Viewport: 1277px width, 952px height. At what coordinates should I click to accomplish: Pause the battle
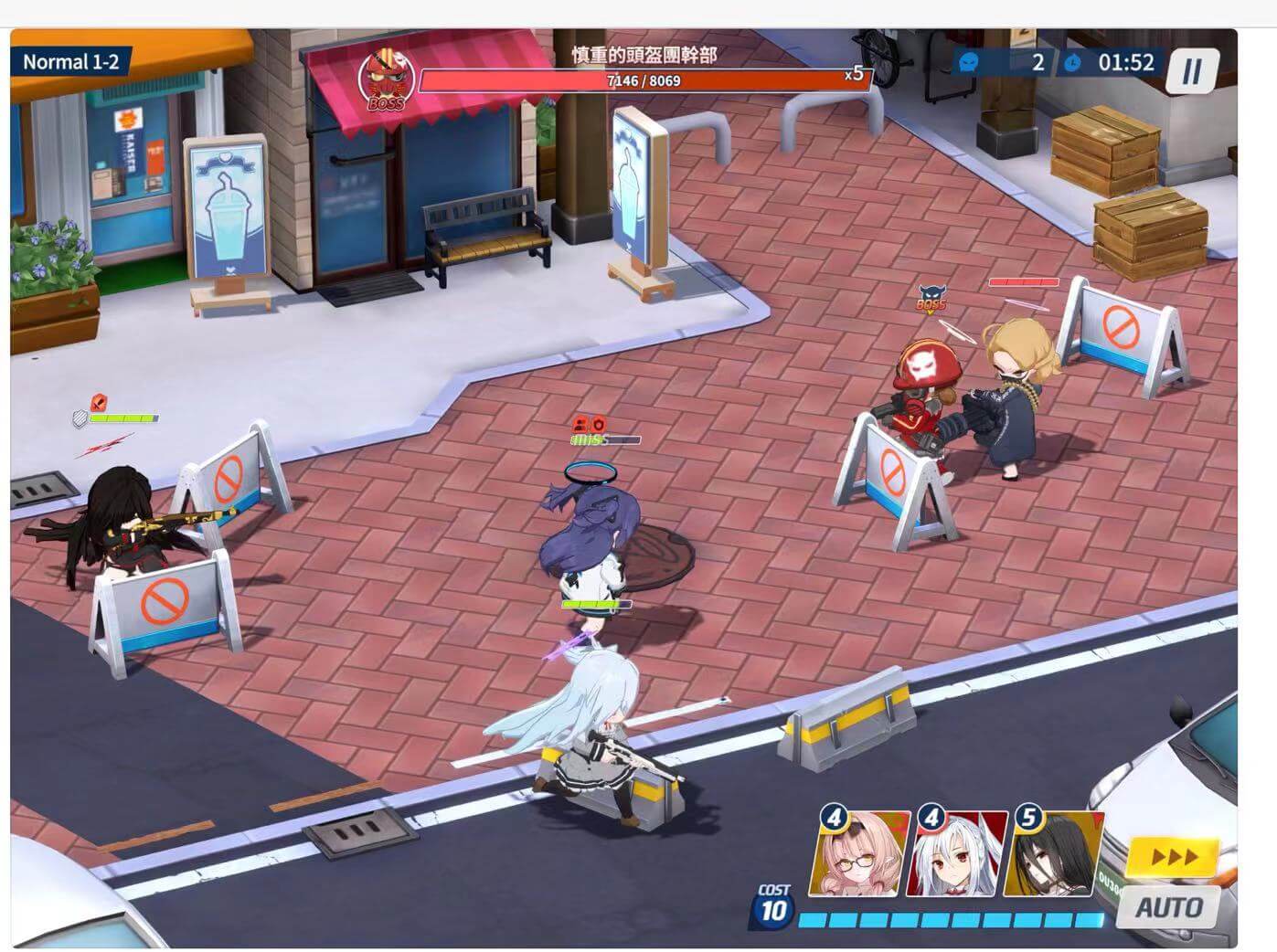(1191, 69)
